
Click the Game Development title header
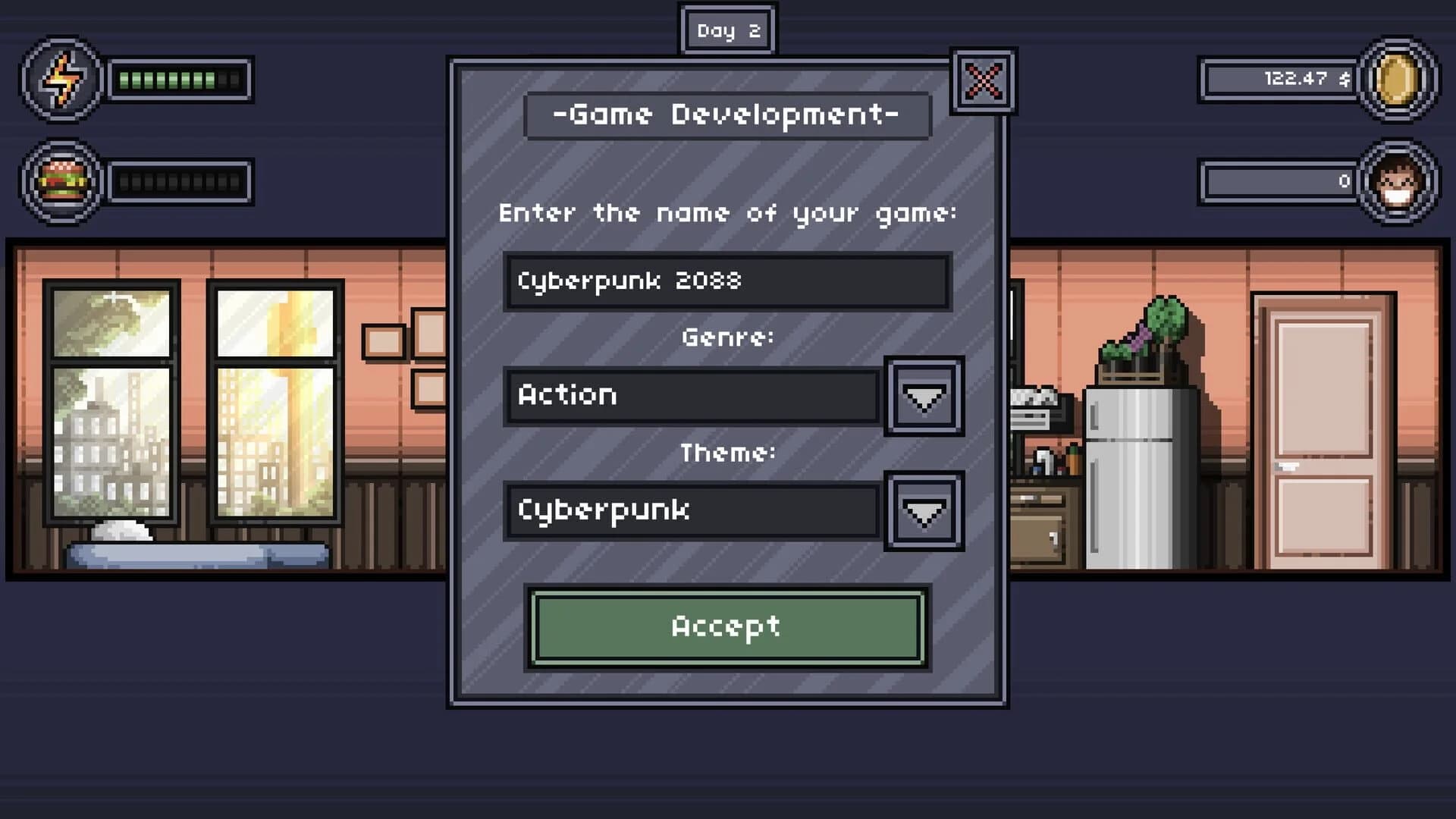tap(727, 115)
